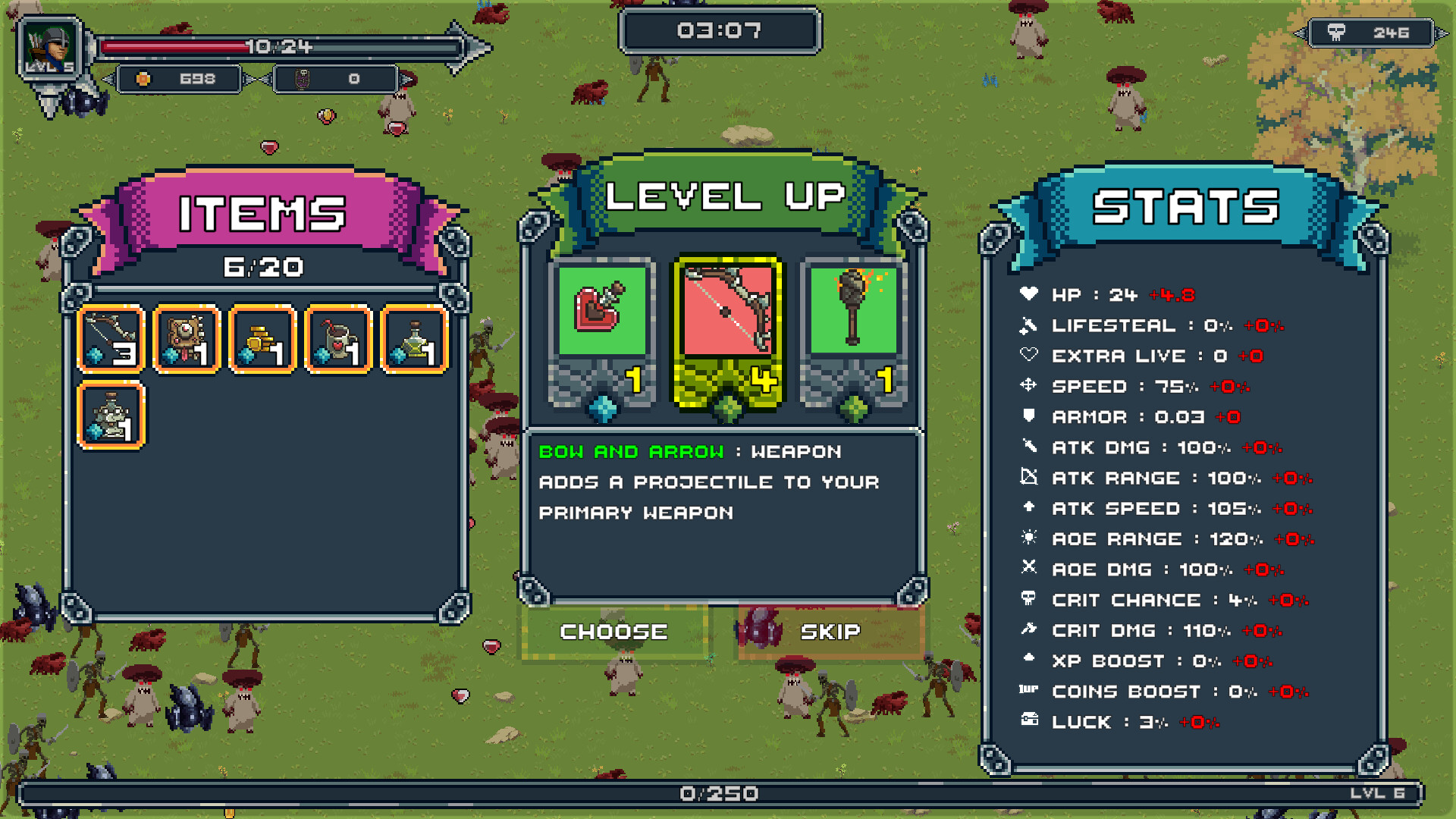The height and width of the screenshot is (819, 1456).
Task: Click the STATS banner header
Action: pos(1185,206)
